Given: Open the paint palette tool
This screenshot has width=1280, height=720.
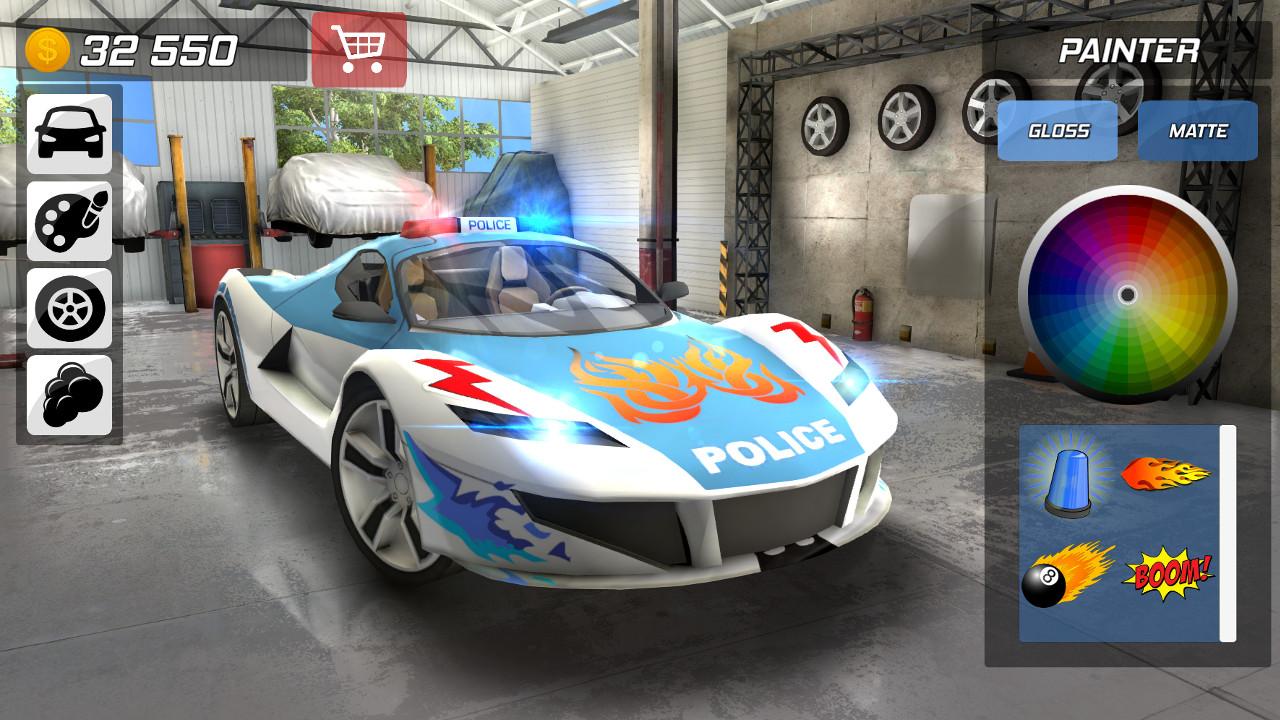Looking at the screenshot, I should (69, 224).
